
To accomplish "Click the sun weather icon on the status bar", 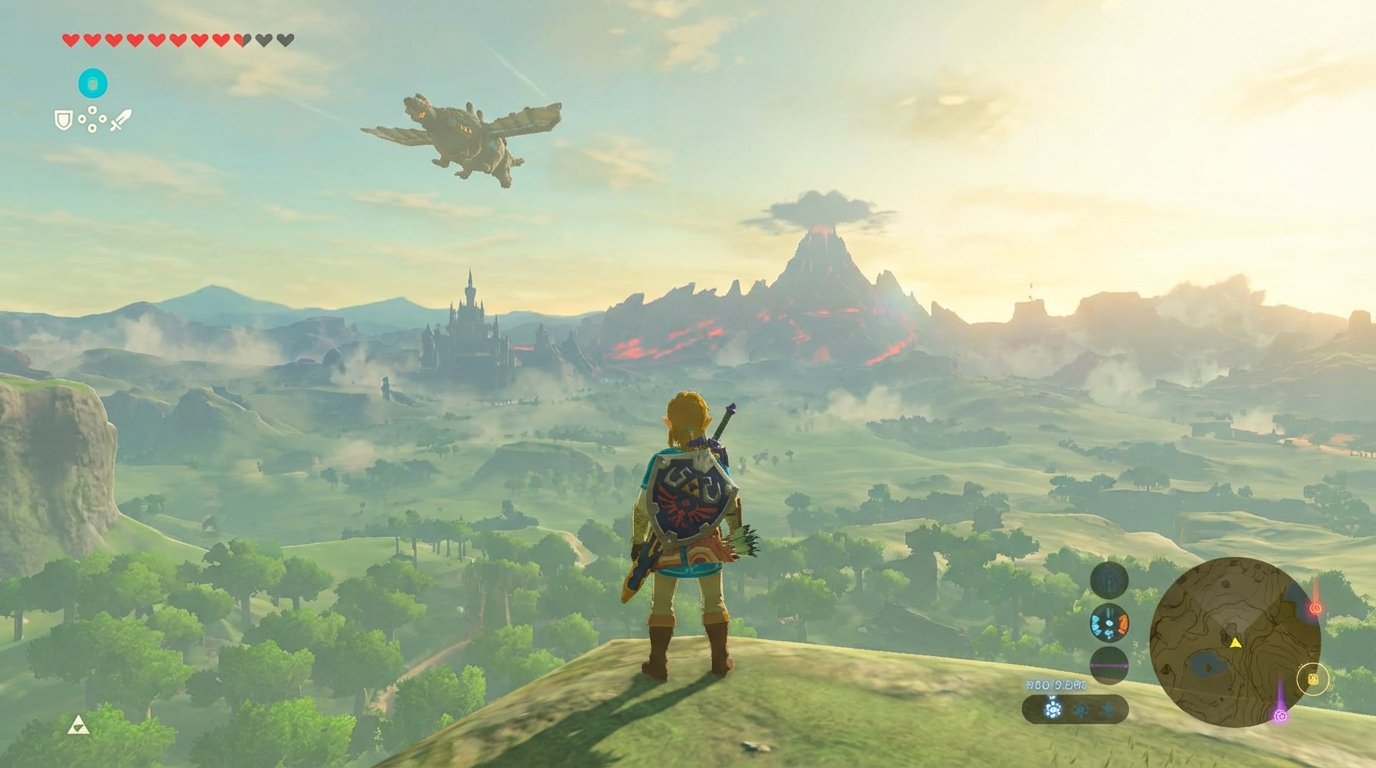I will tap(1081, 708).
